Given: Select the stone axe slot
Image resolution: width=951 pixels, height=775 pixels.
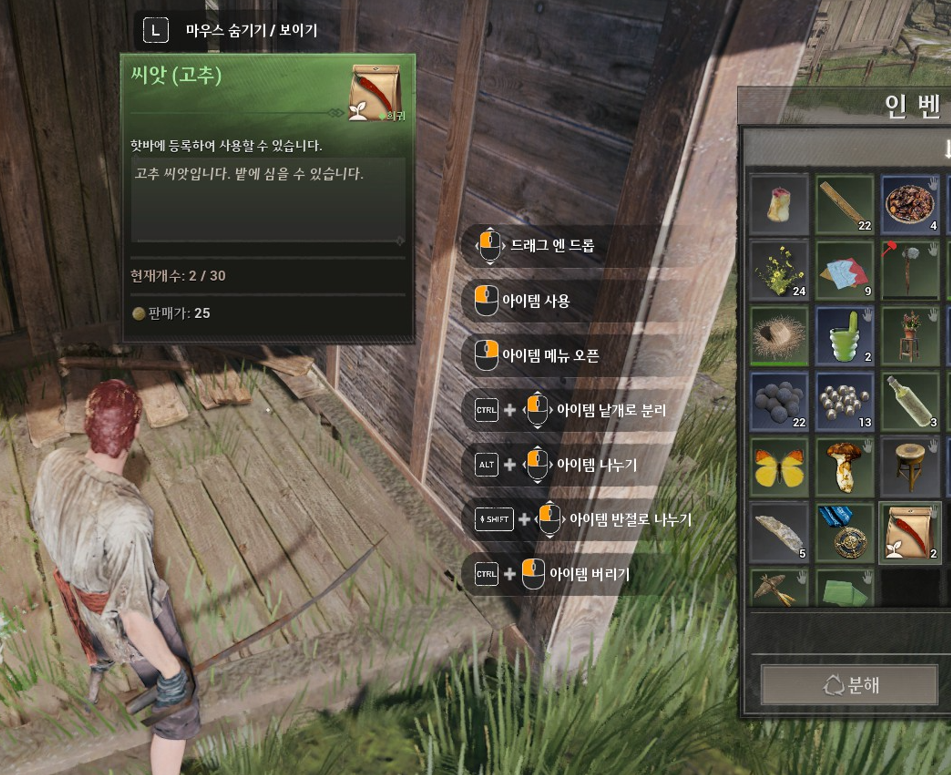Looking at the screenshot, I should click(910, 270).
